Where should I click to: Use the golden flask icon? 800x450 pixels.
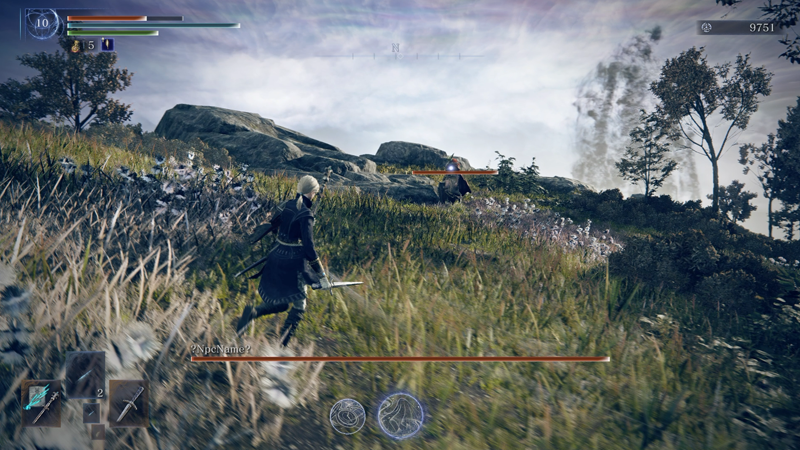coord(76,45)
